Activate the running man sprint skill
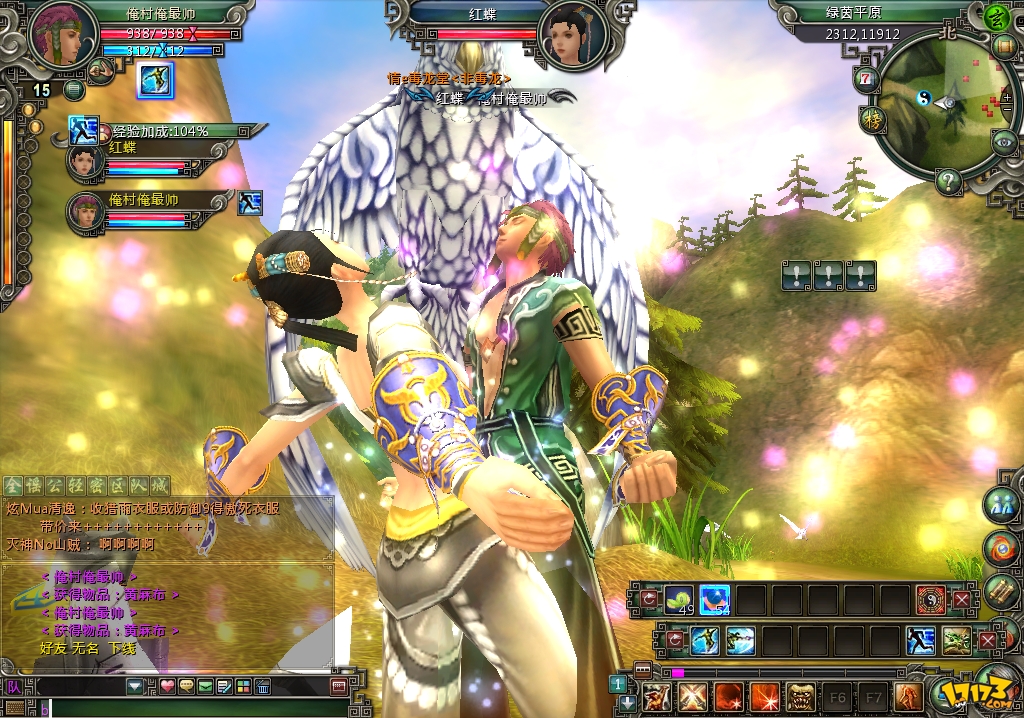This screenshot has width=1024, height=718. click(x=920, y=640)
